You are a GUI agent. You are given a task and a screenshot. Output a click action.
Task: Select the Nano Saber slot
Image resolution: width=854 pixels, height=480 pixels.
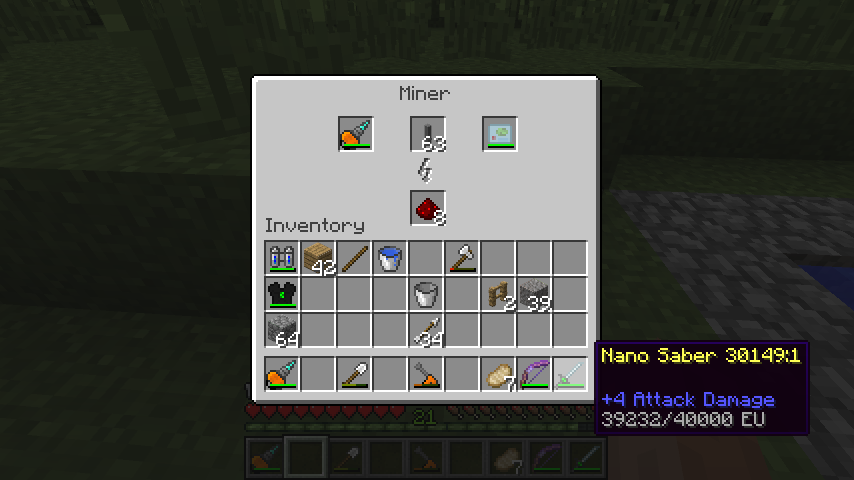point(570,374)
